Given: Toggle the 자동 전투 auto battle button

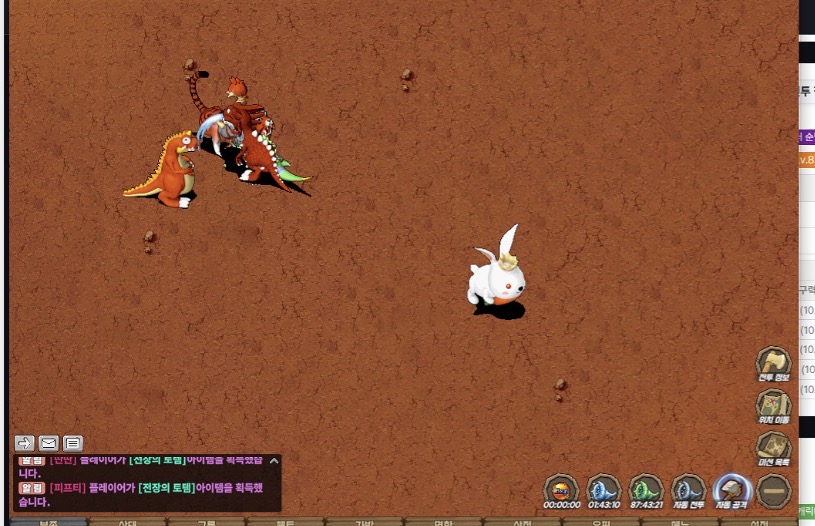Looking at the screenshot, I should coord(689,490).
